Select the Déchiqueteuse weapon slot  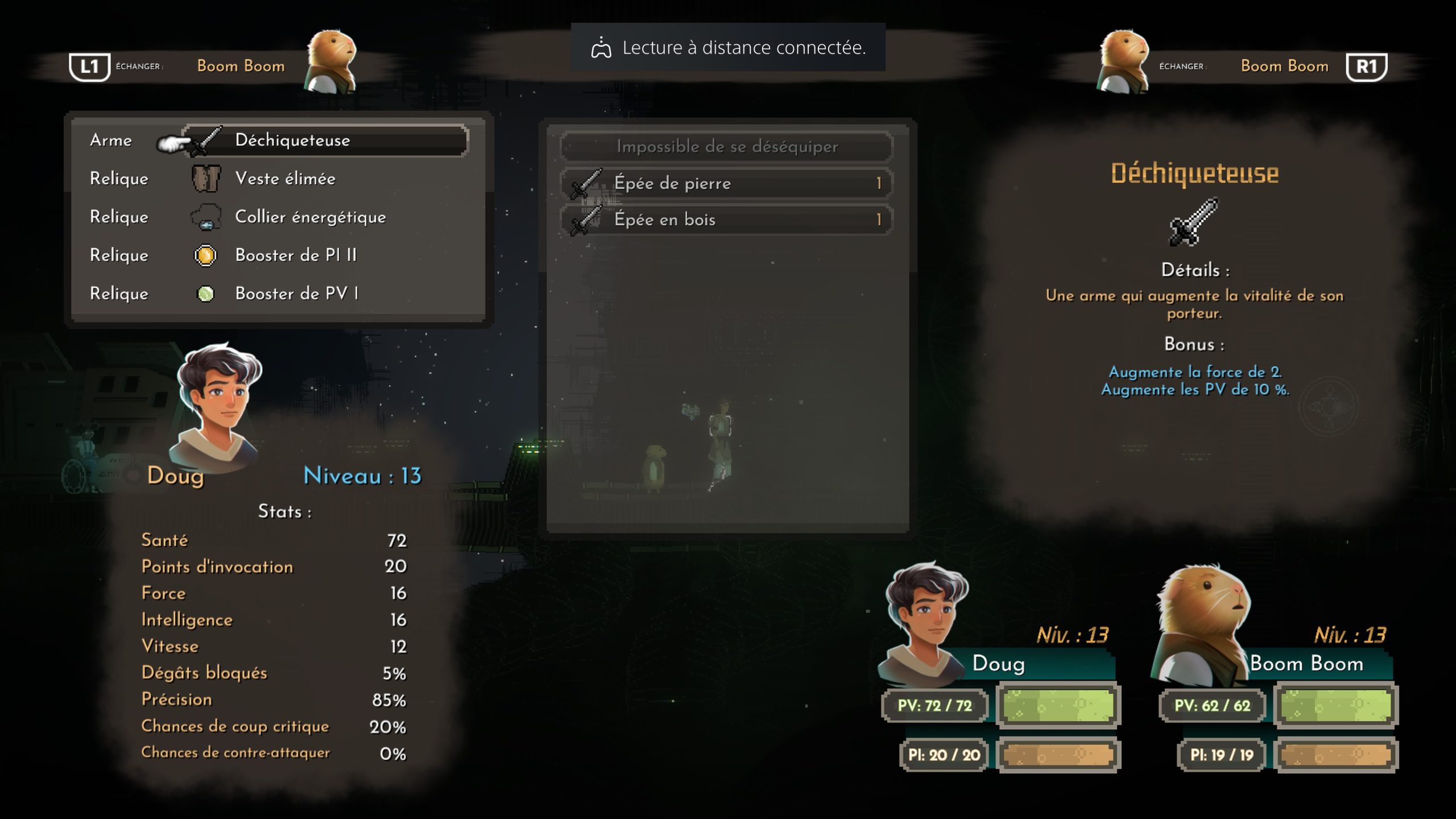(325, 140)
